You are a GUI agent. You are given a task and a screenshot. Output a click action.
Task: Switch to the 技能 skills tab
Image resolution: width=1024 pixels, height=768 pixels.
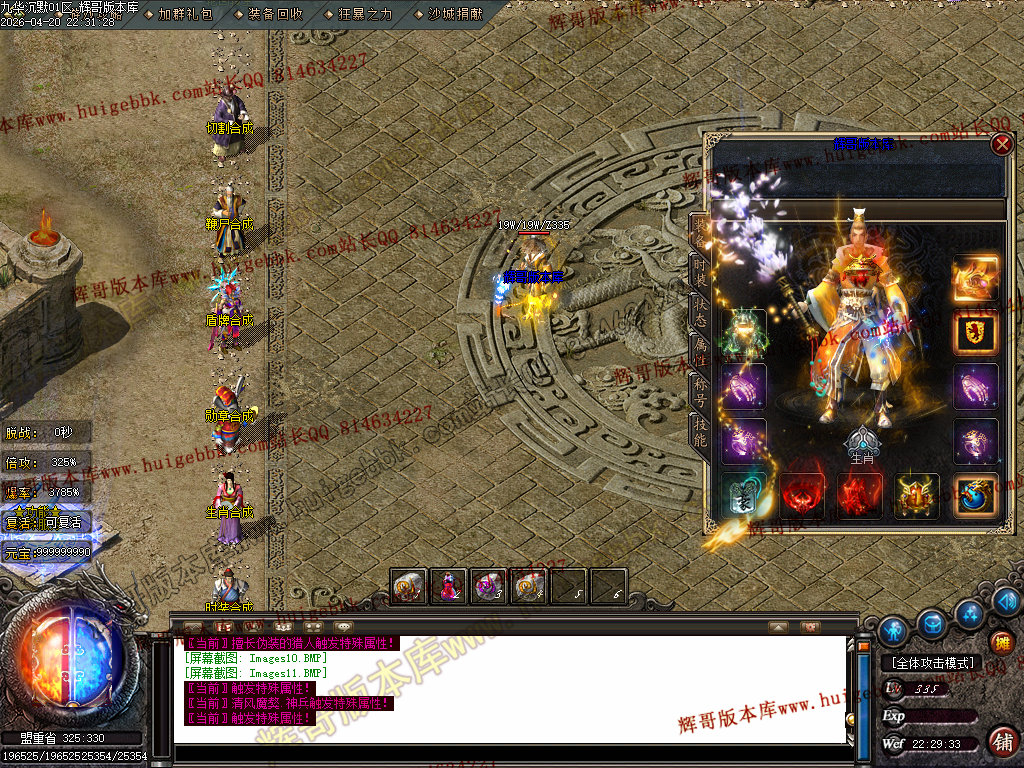[701, 432]
